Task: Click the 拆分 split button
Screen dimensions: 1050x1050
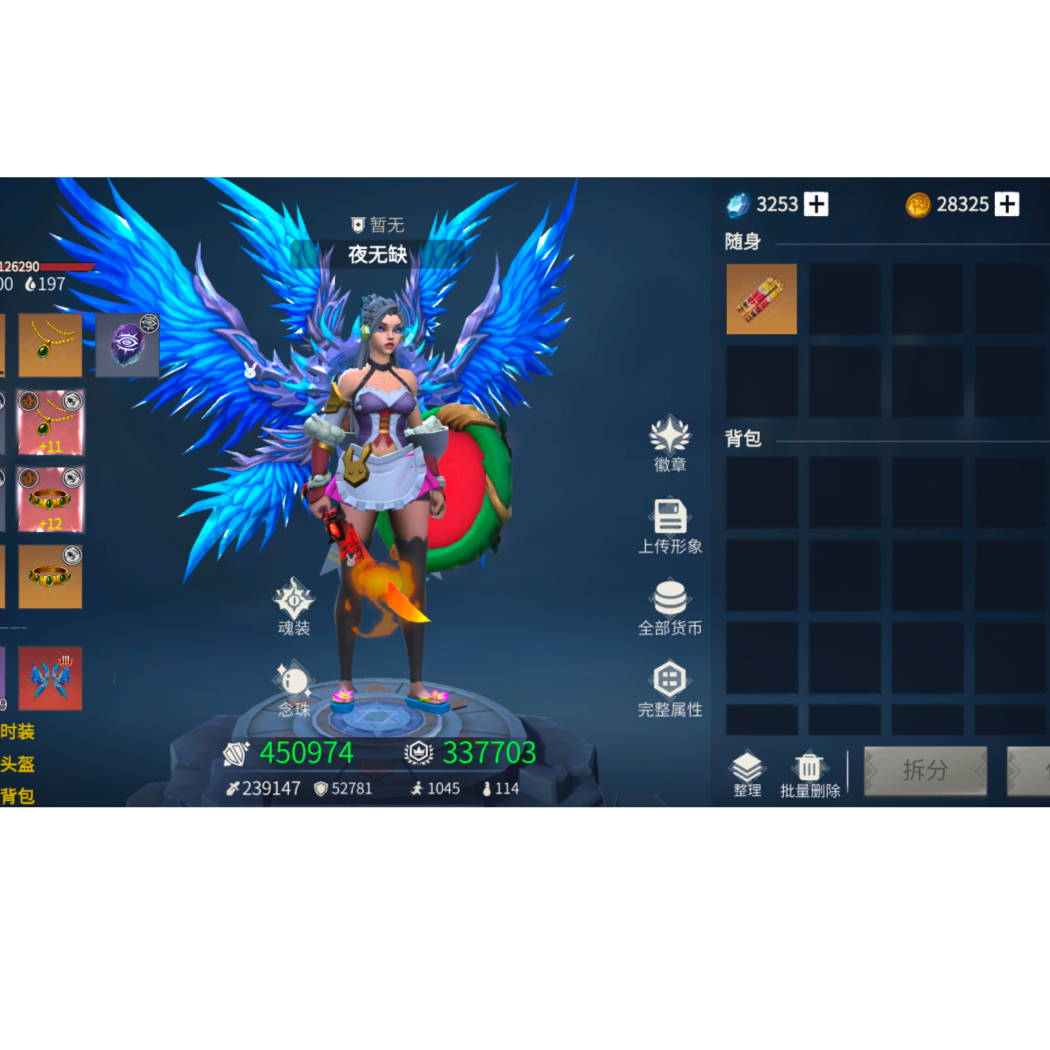Action: [x=925, y=770]
